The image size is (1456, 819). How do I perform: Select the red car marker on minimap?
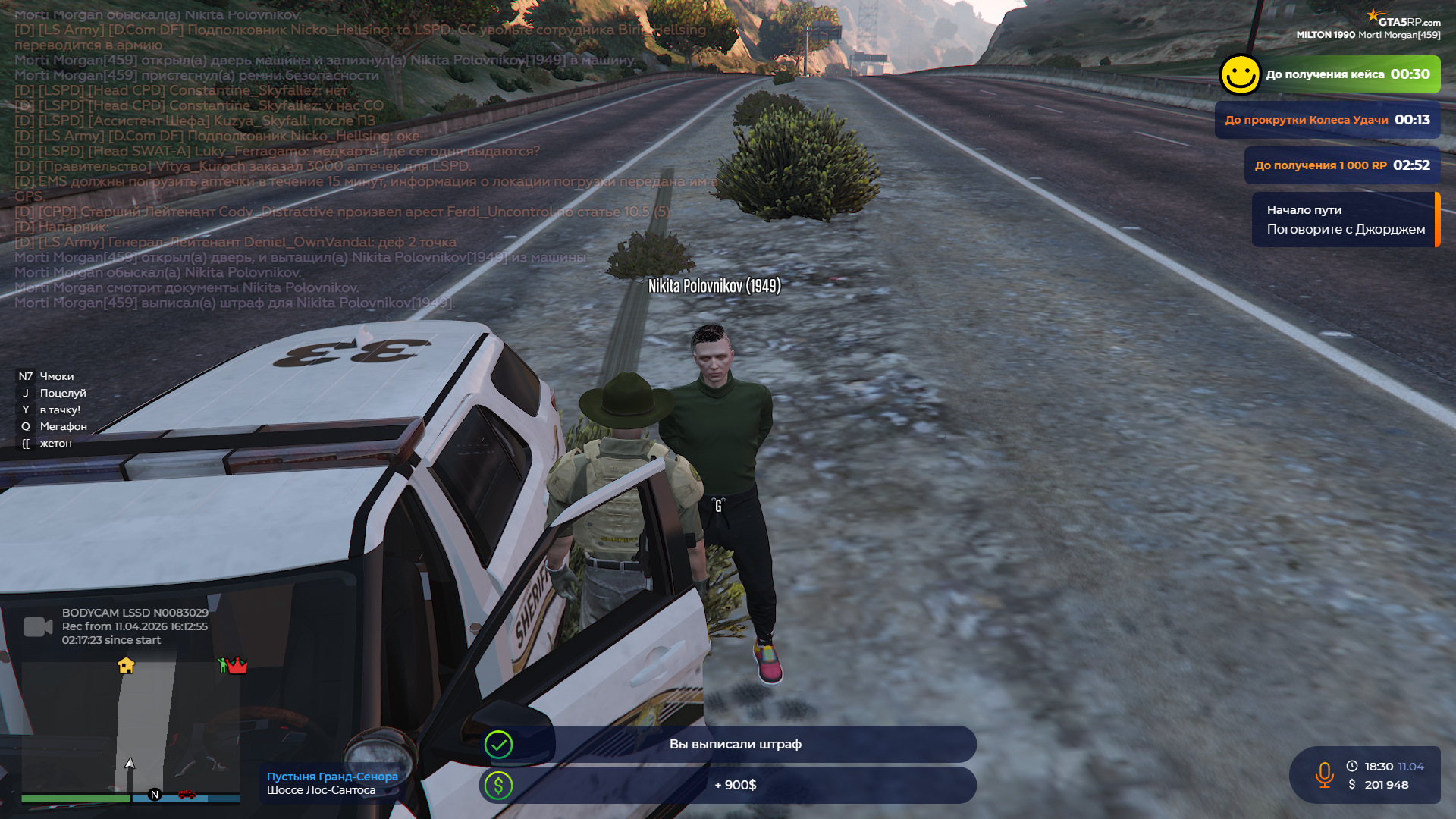(x=187, y=794)
